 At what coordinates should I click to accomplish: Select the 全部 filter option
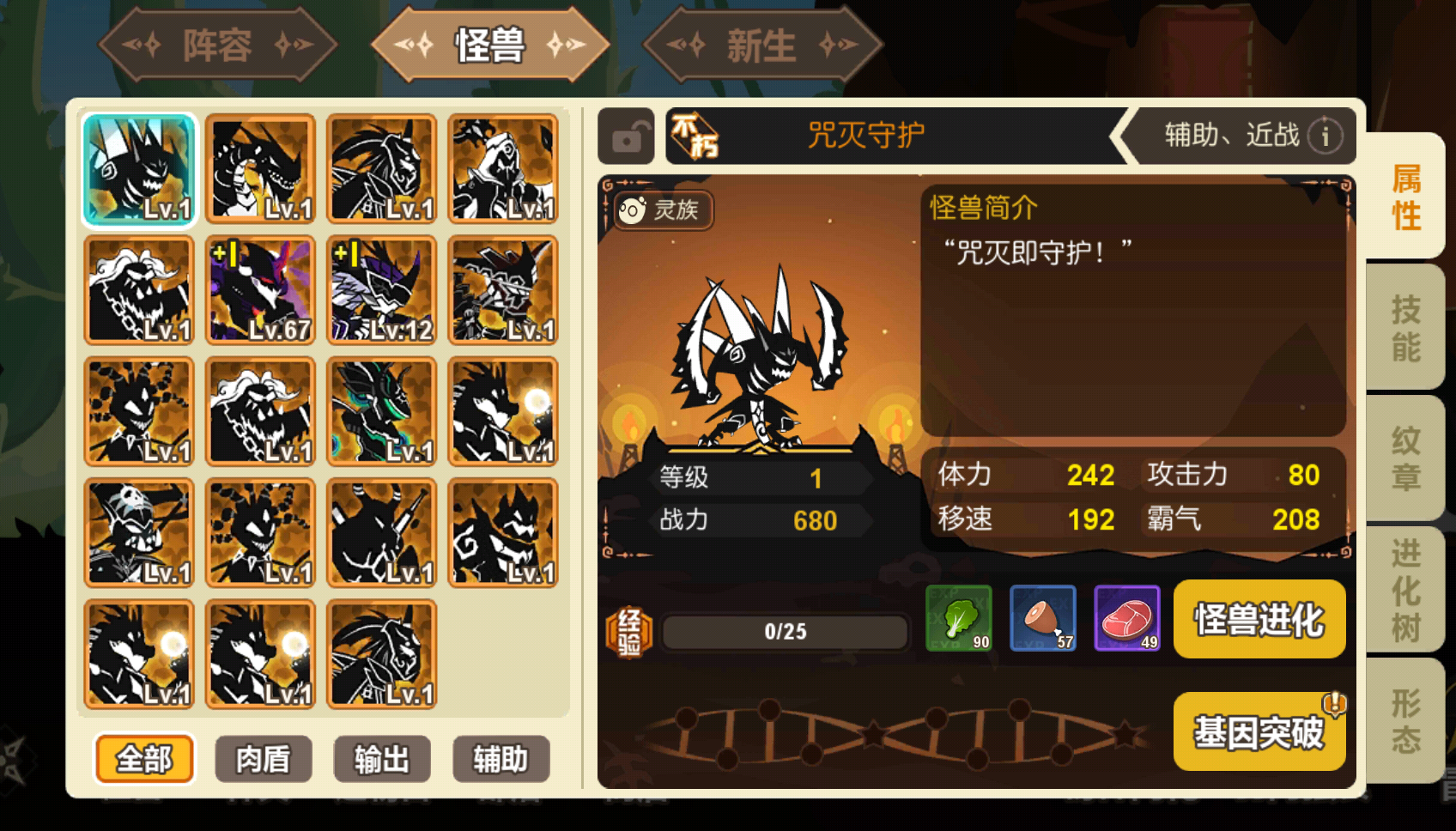pyautogui.click(x=144, y=759)
